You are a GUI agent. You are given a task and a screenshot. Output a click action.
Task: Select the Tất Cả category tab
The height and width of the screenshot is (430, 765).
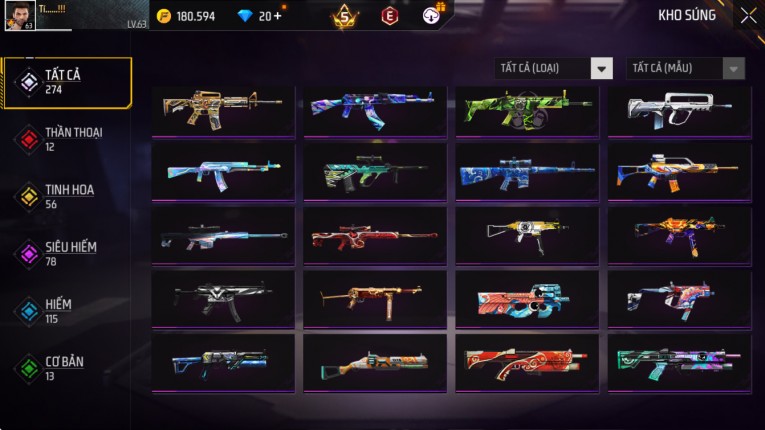[x=67, y=82]
